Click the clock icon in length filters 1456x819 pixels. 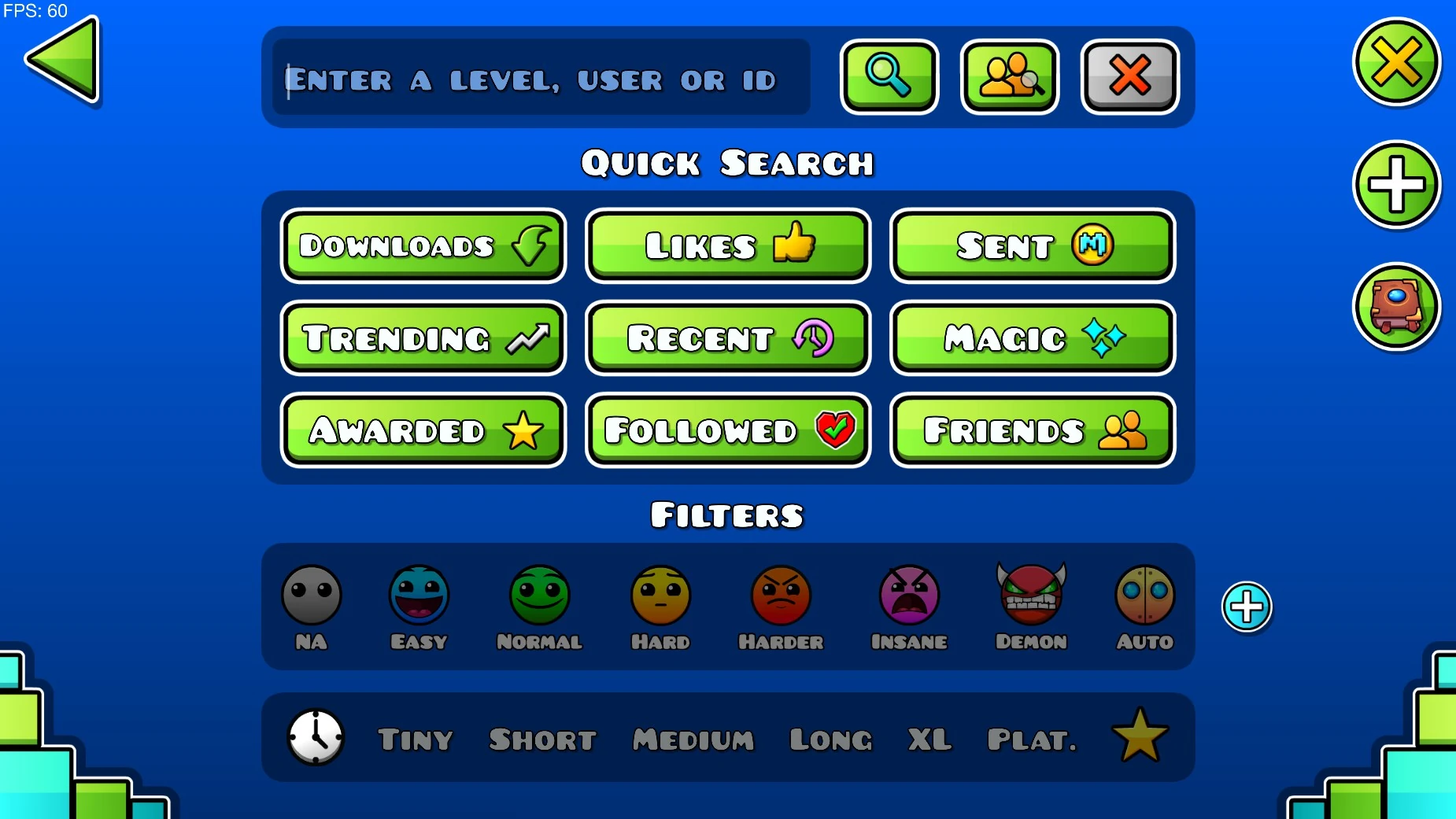pos(314,738)
